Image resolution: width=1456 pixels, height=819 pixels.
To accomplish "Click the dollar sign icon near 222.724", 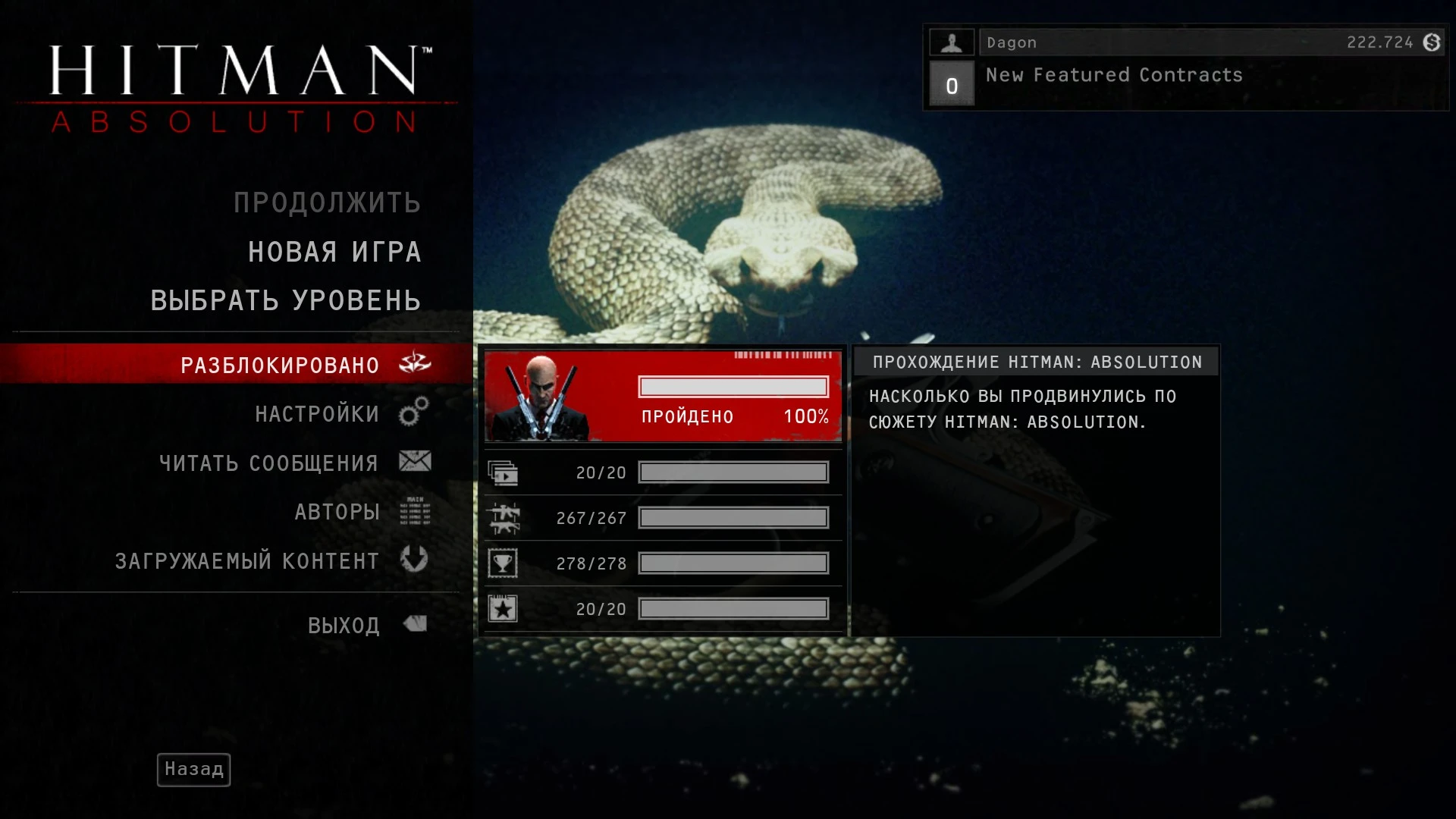I will coord(1431,42).
